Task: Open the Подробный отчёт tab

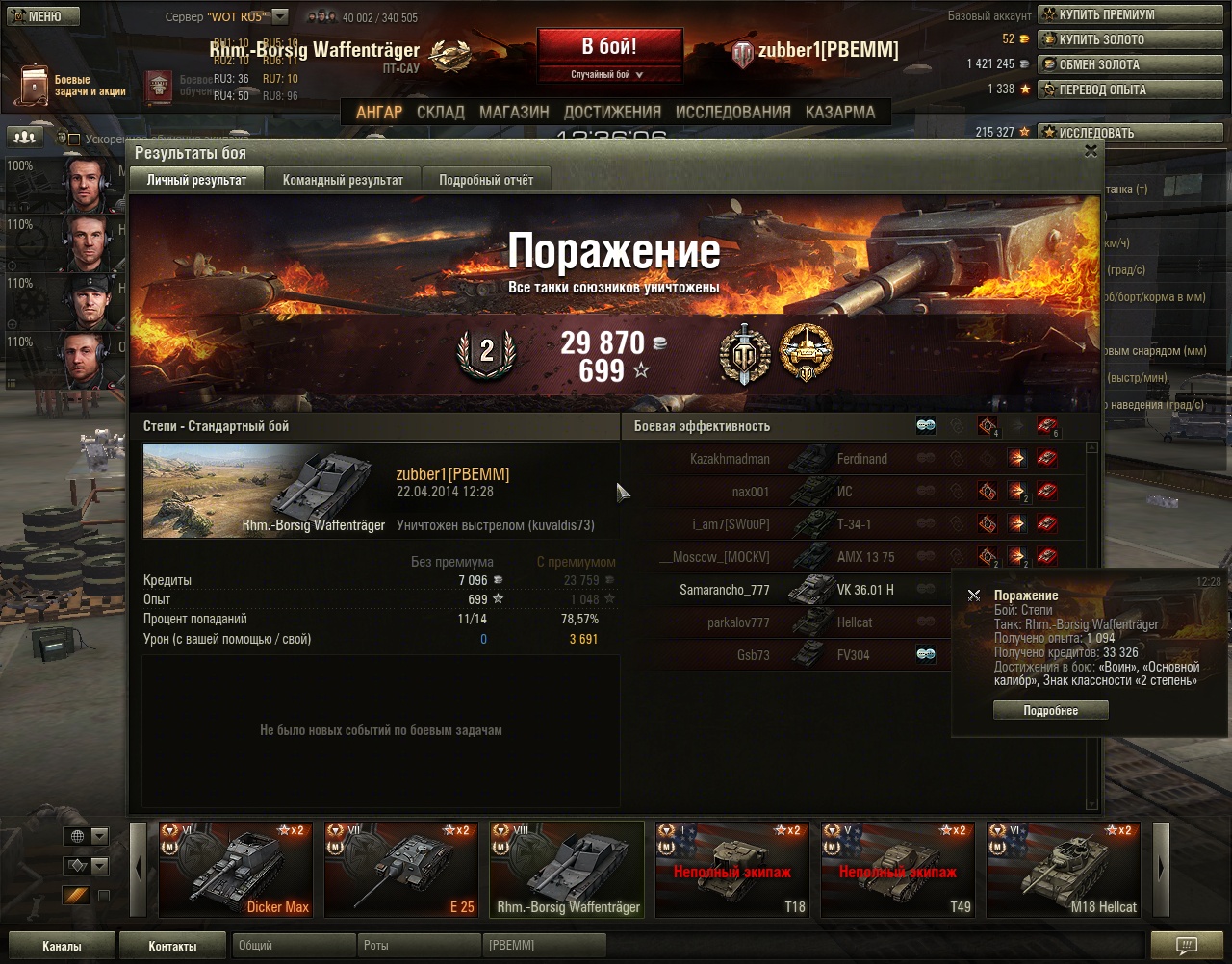Action: [x=486, y=180]
